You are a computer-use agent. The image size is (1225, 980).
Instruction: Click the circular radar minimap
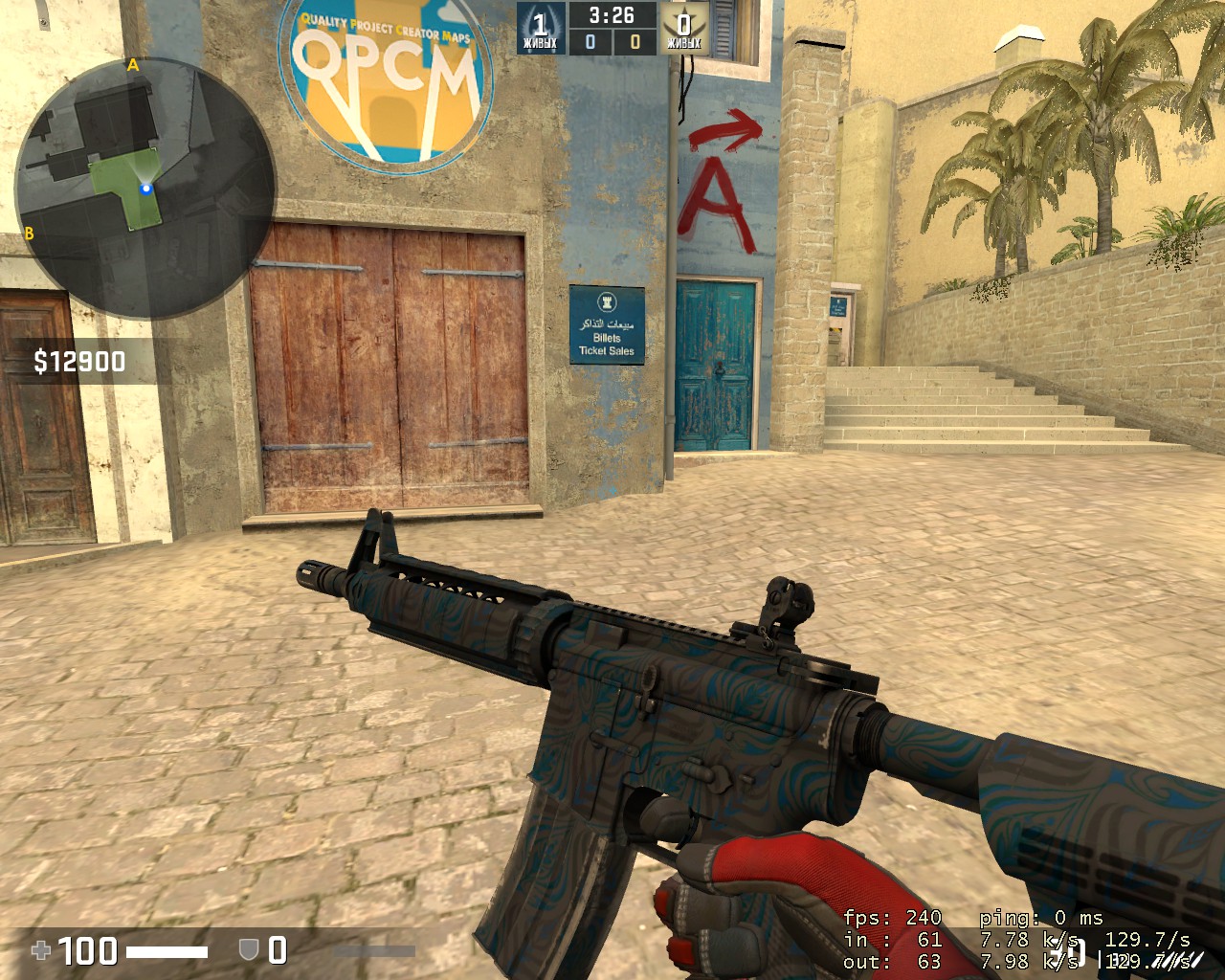[145, 188]
